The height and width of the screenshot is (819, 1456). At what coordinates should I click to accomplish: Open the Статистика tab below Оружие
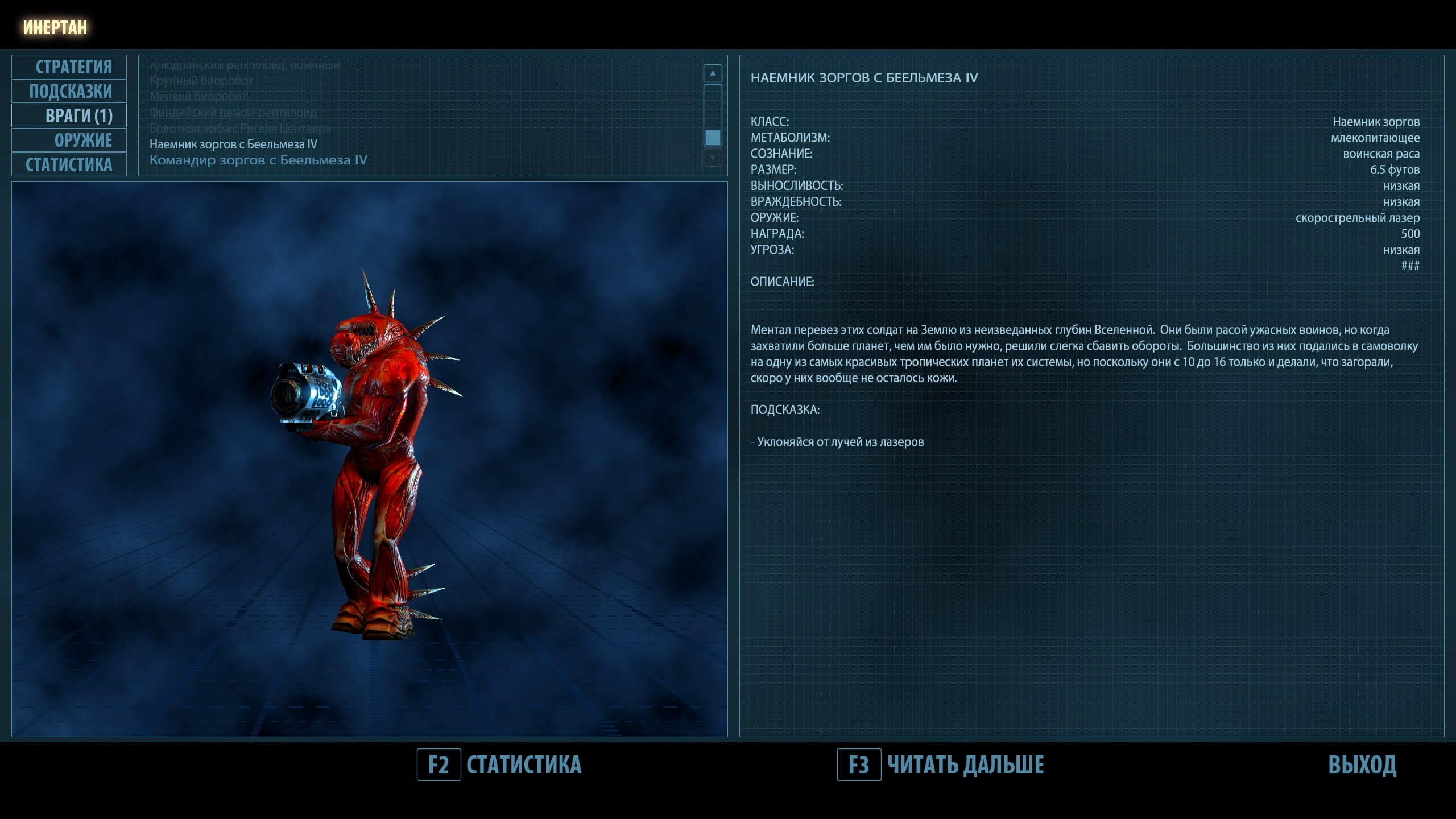coord(69,164)
